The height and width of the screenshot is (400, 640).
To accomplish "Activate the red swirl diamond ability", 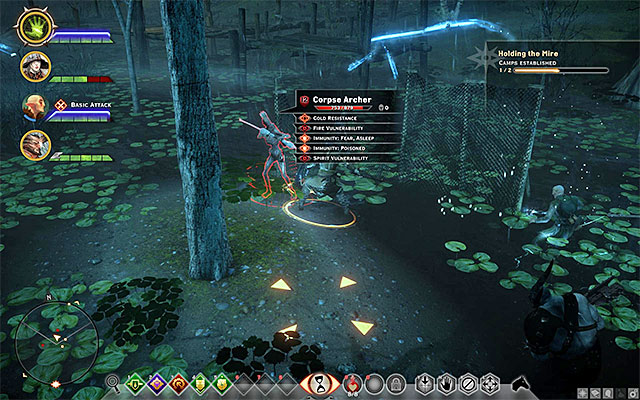I will [178, 383].
